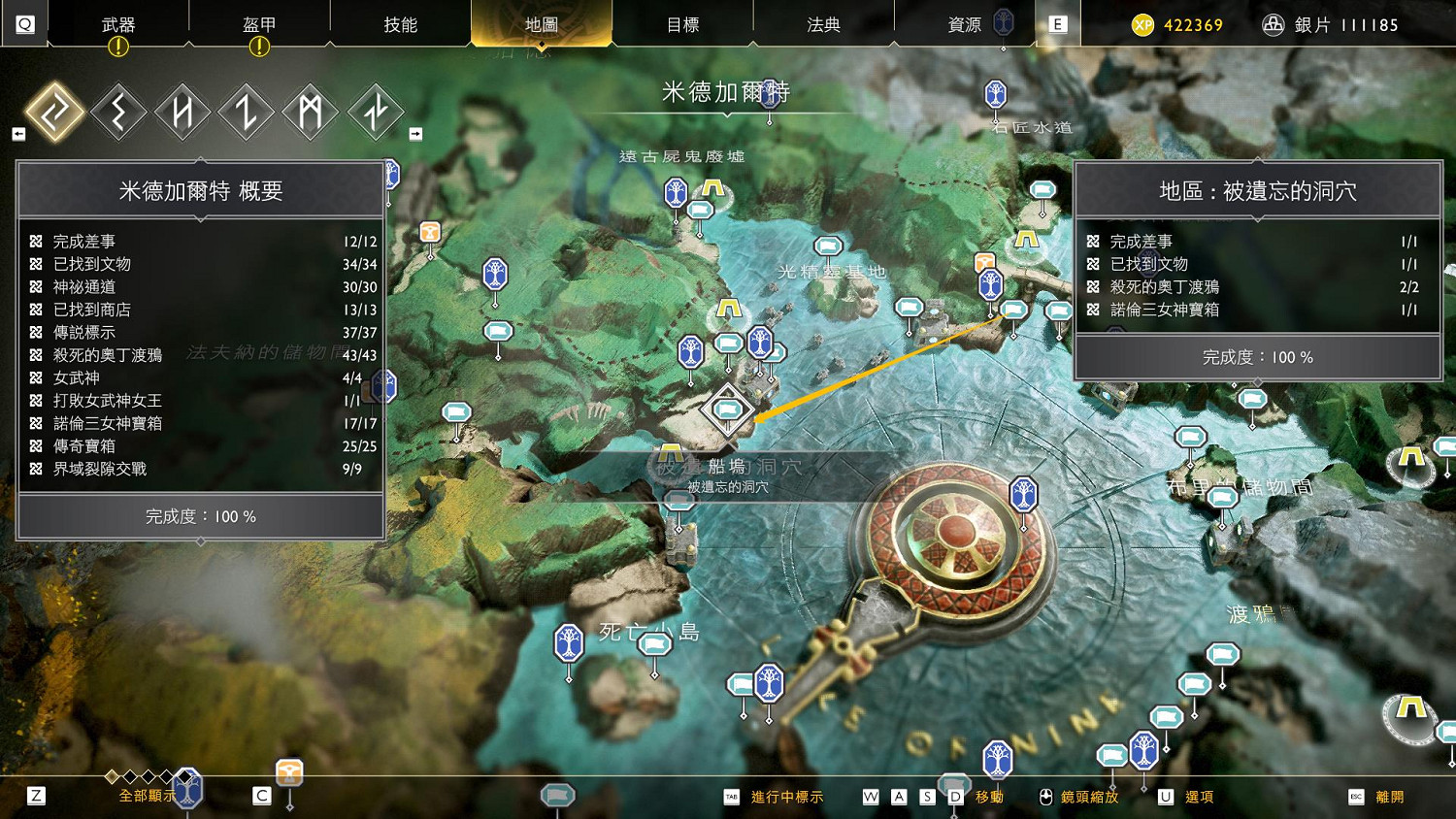
Task: Click 離開 to exit the map
Action: [1388, 797]
